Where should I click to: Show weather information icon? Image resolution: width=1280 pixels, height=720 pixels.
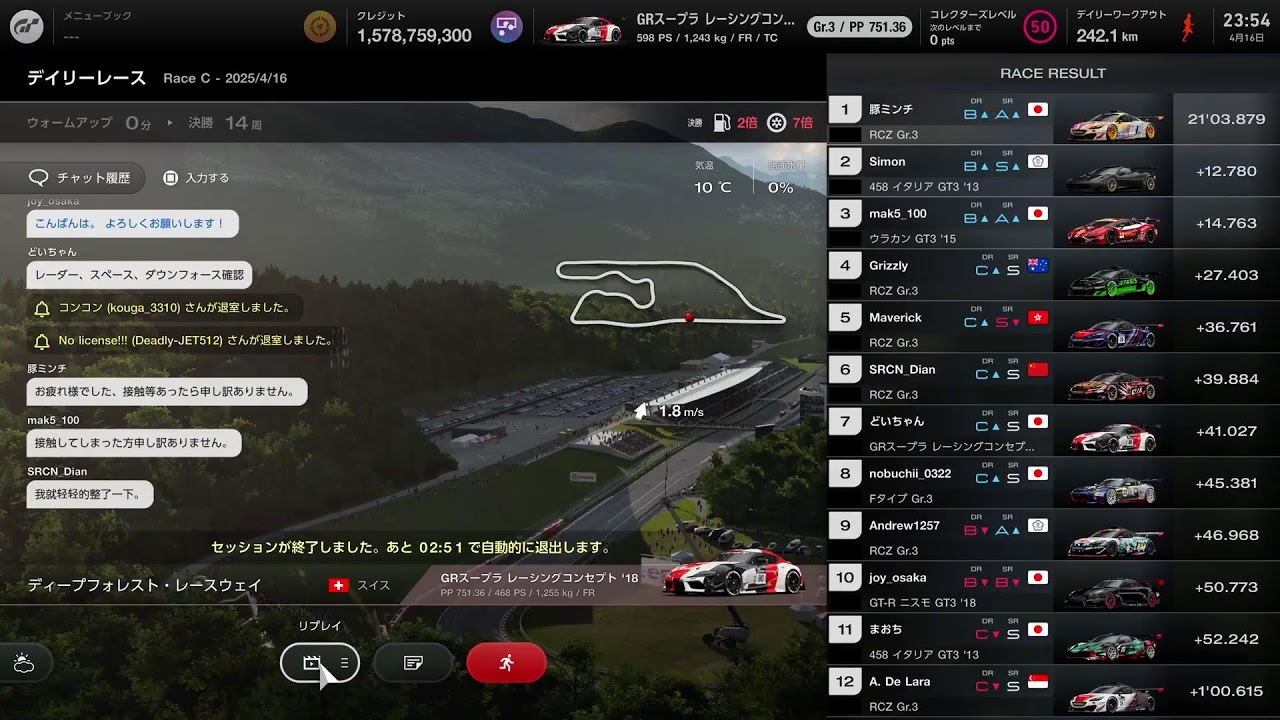pos(24,662)
